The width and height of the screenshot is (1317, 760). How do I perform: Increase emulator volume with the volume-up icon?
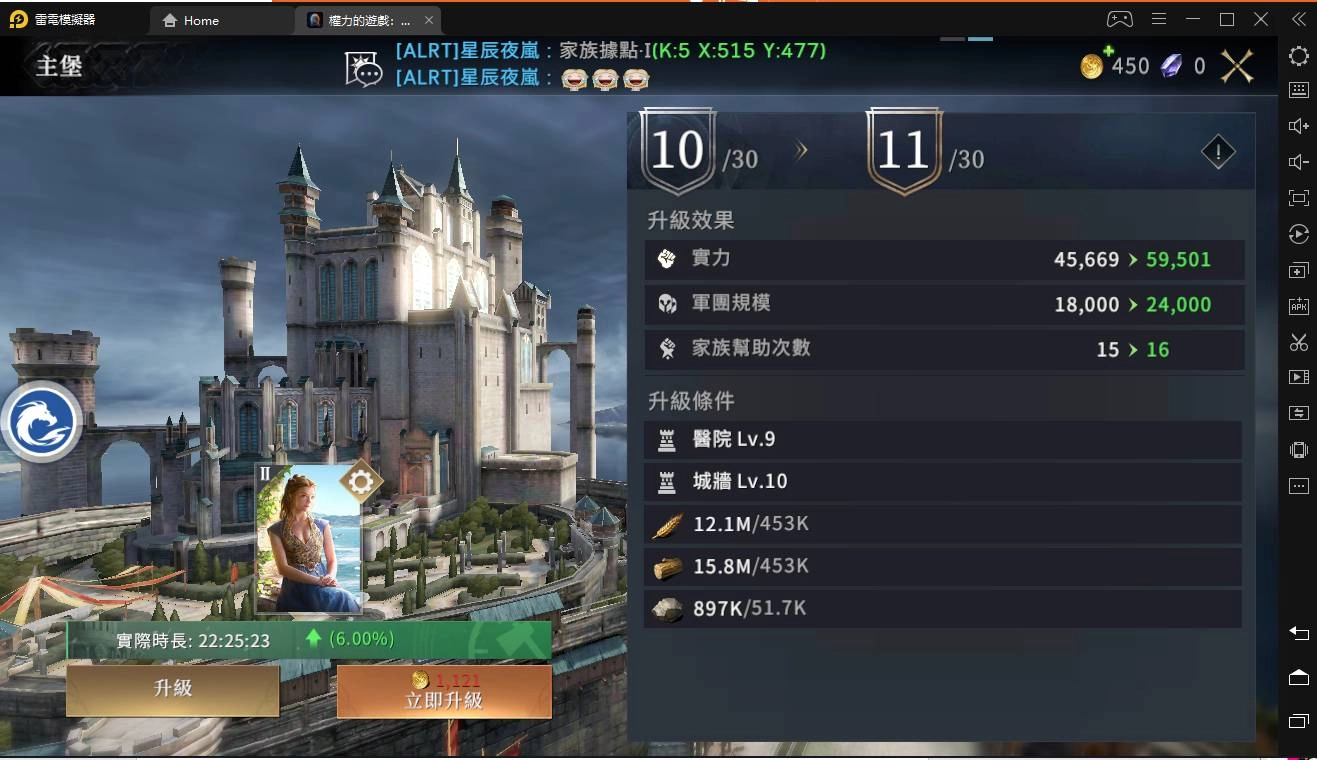[x=1297, y=125]
